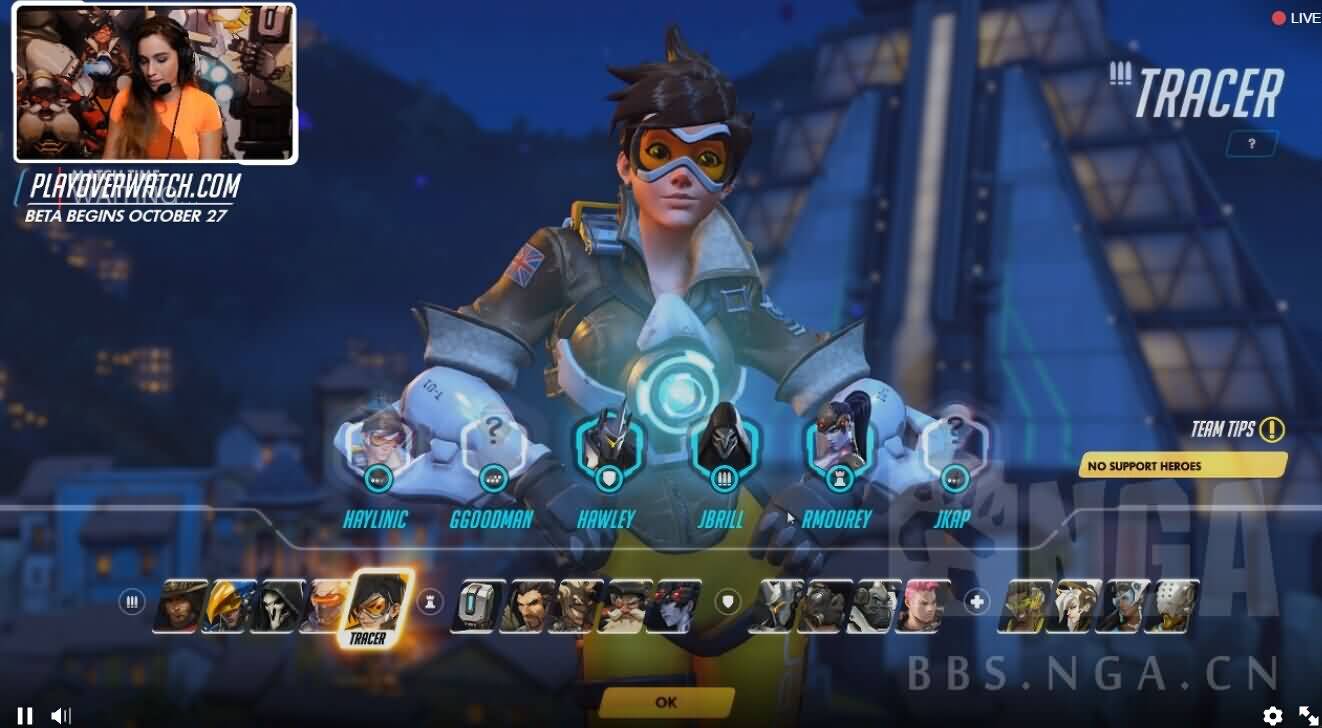1322x728 pixels.
Task: Select McCree's hero portrait
Action: (x=180, y=606)
